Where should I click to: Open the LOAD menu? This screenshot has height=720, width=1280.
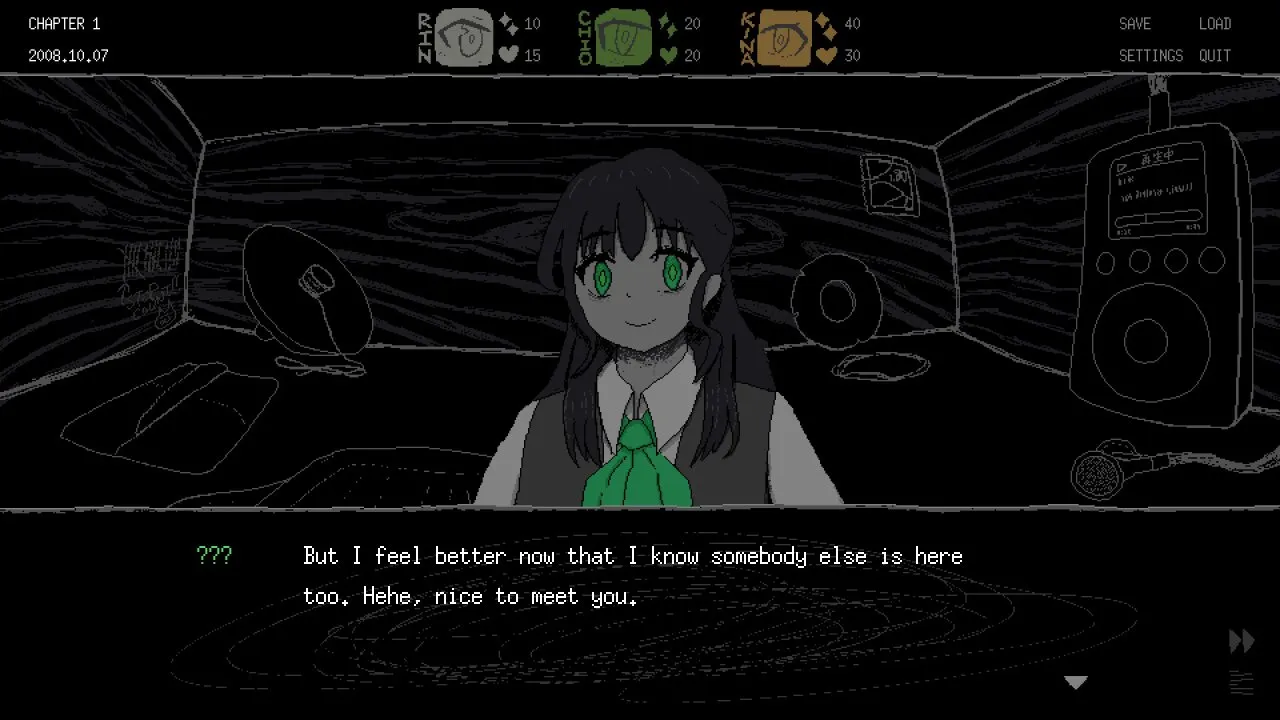[1215, 24]
